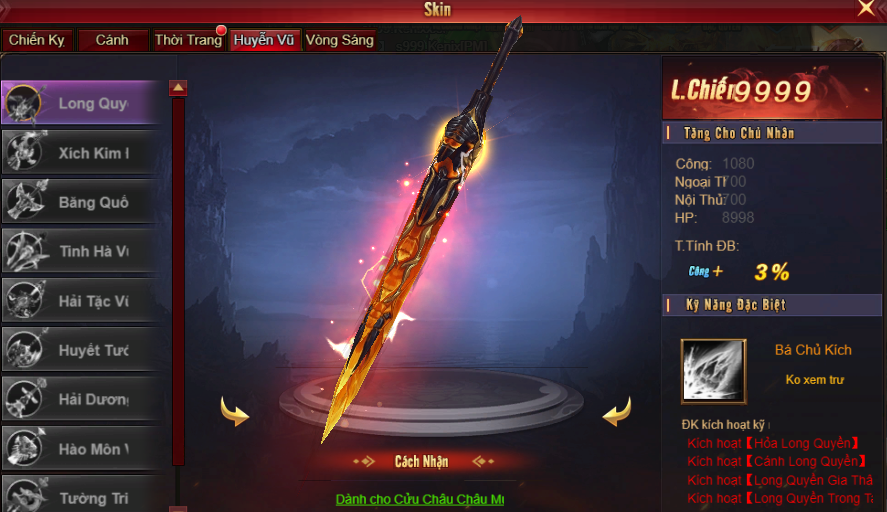887x512 pixels.
Task: Close the Skin window
Action: (x=866, y=9)
